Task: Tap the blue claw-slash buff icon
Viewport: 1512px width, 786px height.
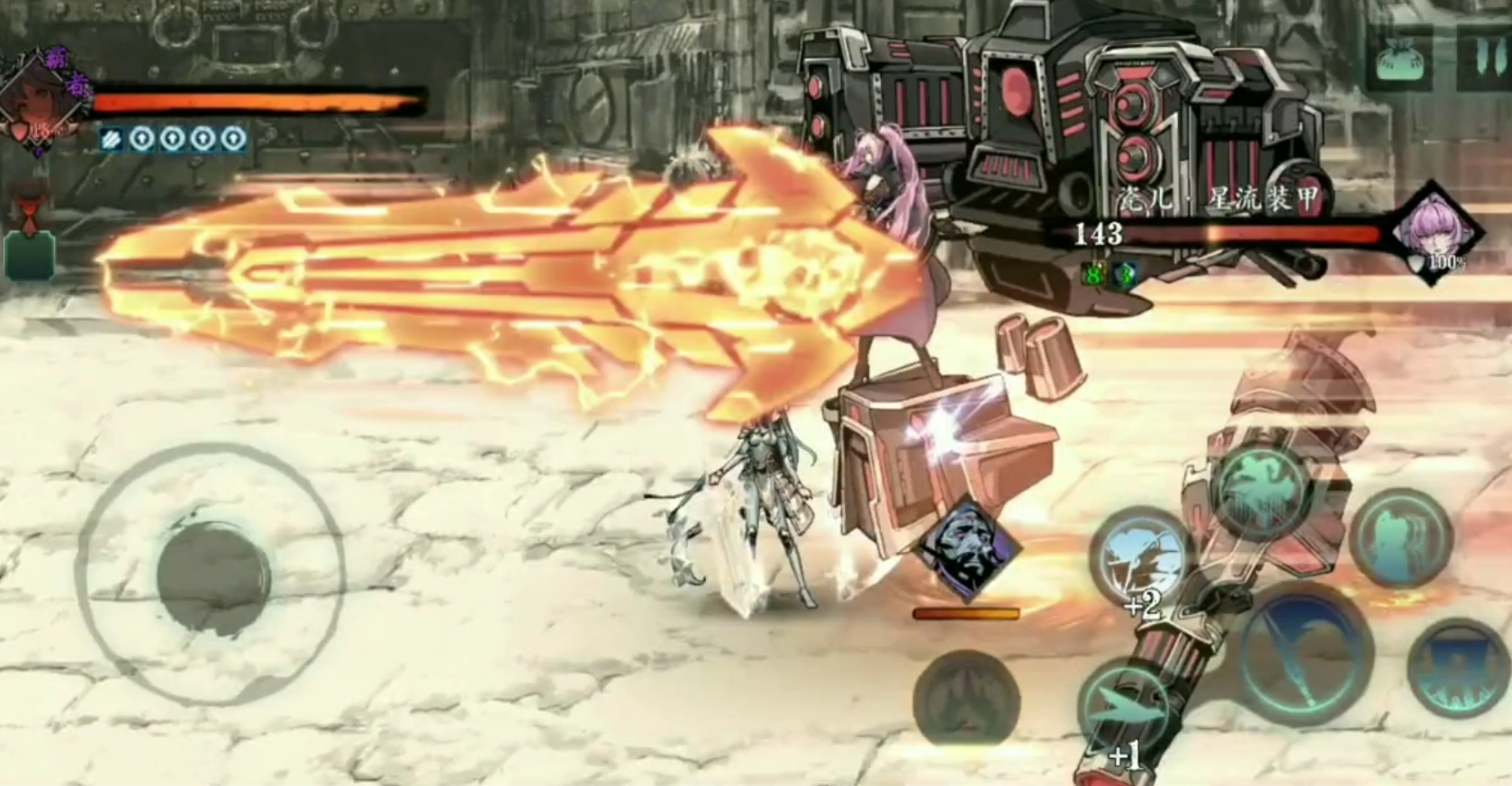Action: click(x=111, y=139)
